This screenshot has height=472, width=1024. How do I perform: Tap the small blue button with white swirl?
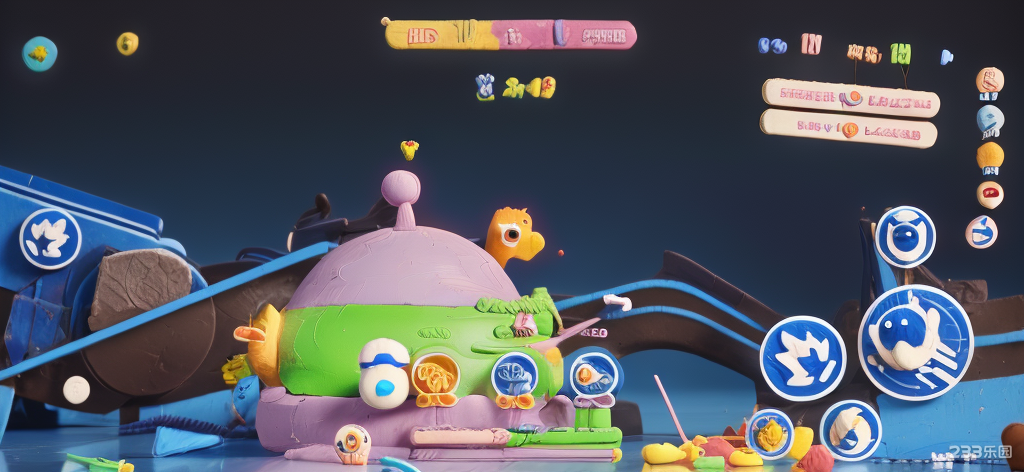point(850,430)
